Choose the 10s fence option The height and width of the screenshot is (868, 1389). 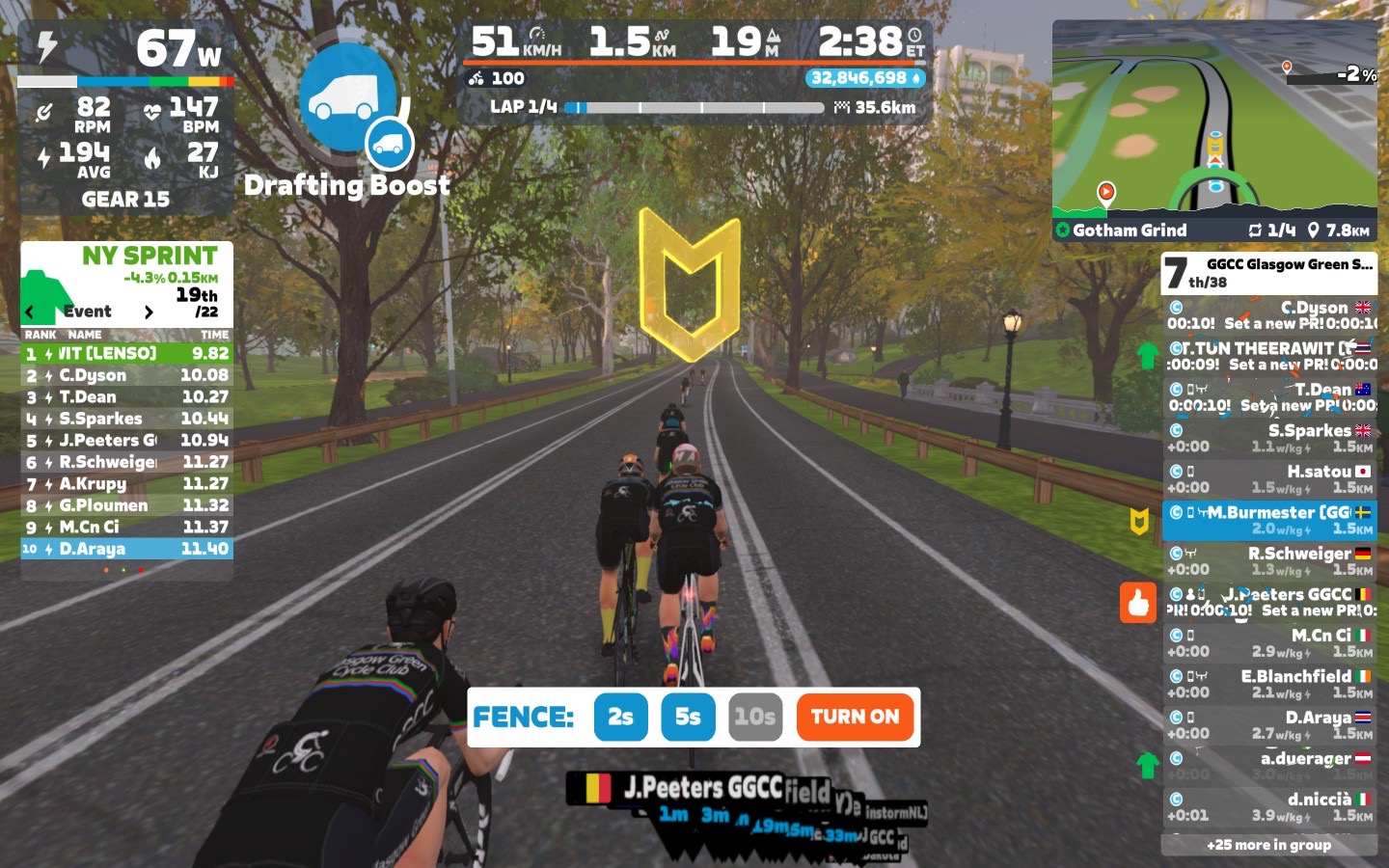[754, 717]
